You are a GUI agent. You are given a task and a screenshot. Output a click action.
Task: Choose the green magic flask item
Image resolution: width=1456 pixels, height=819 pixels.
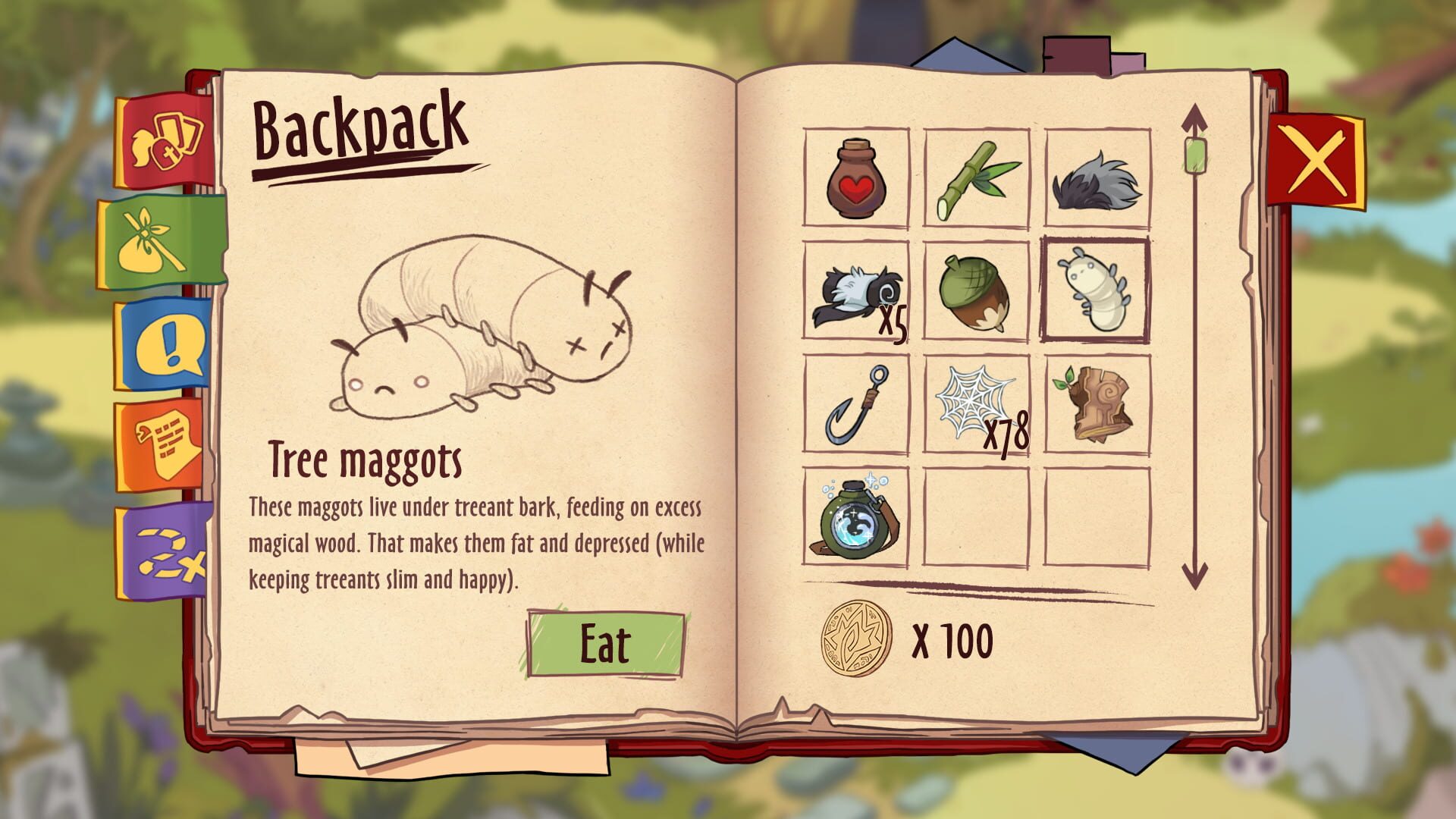pyautogui.click(x=855, y=517)
